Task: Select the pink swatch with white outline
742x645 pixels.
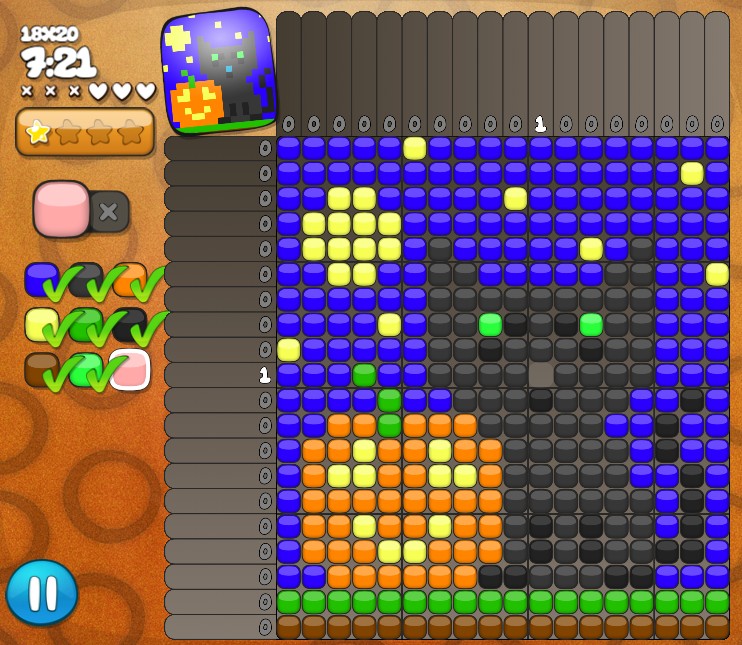Action: 129,369
